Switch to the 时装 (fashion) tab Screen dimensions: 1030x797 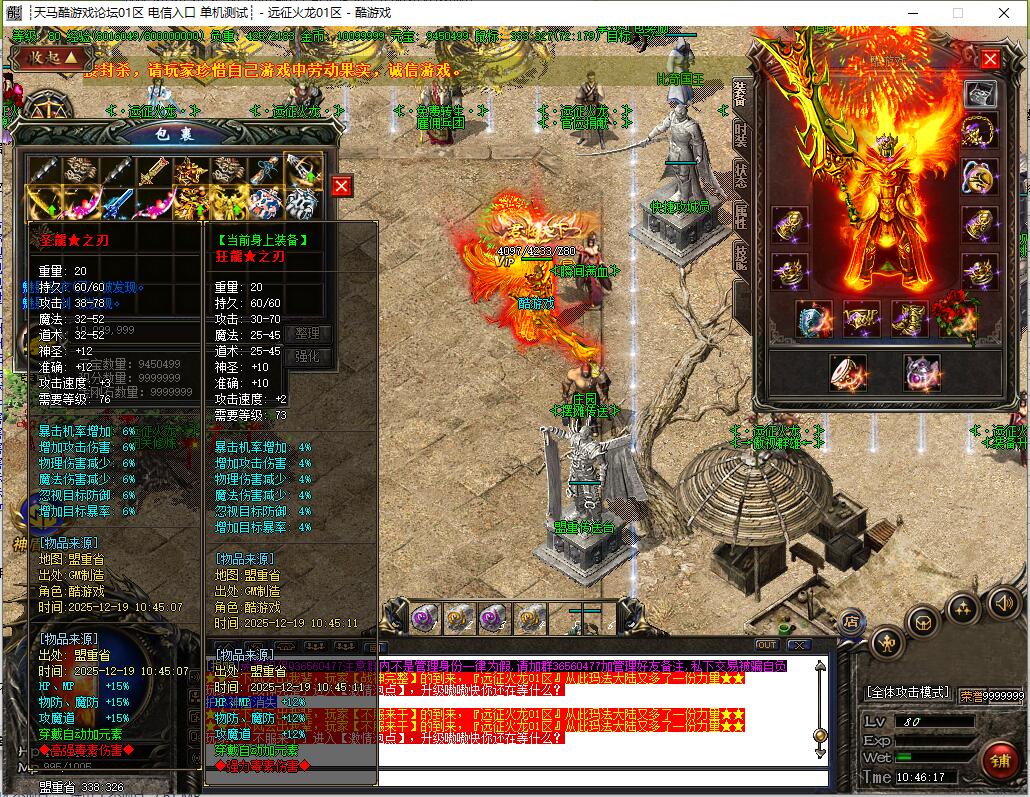pos(741,136)
